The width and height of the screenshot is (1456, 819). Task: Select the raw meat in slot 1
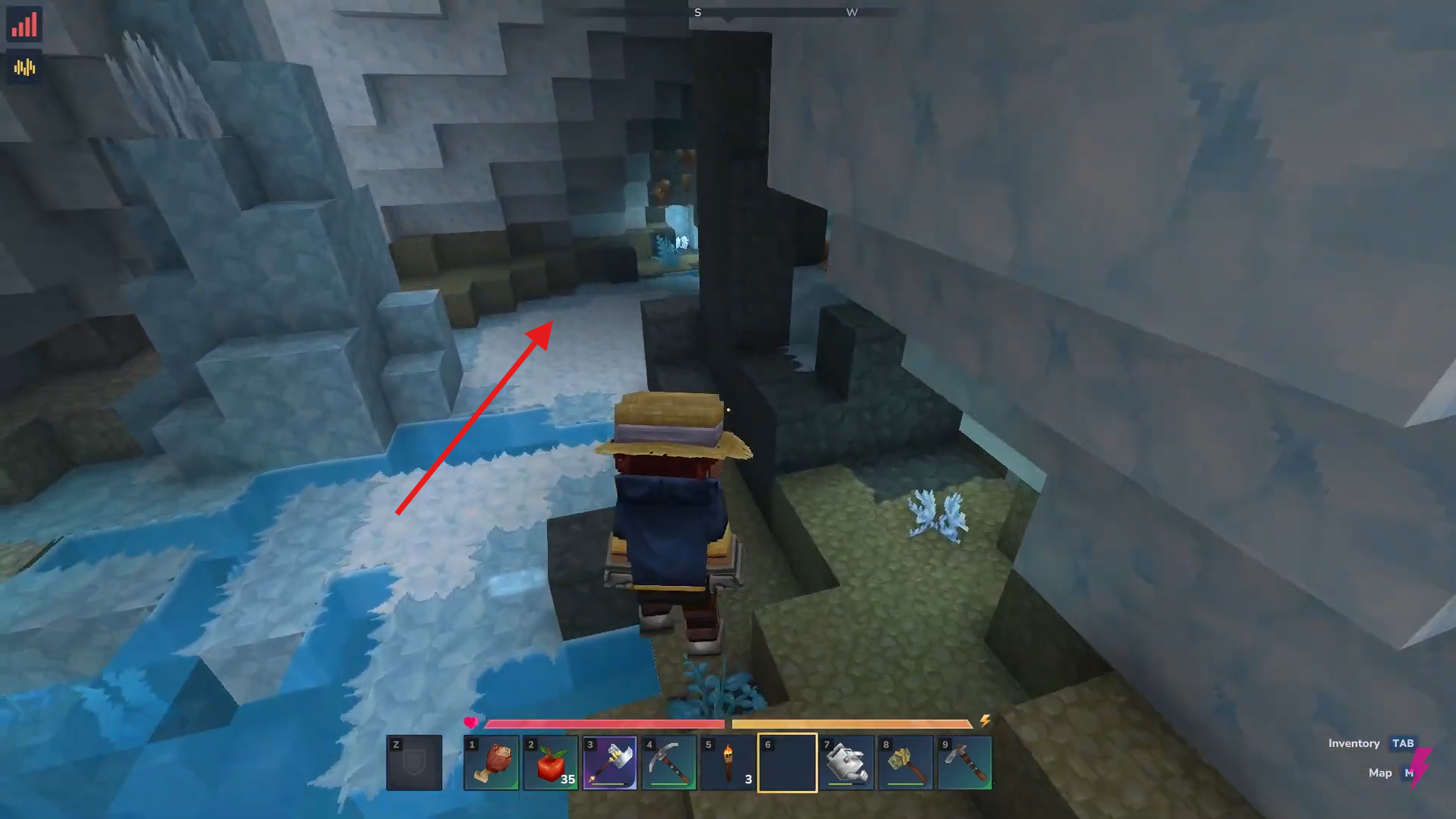(491, 763)
